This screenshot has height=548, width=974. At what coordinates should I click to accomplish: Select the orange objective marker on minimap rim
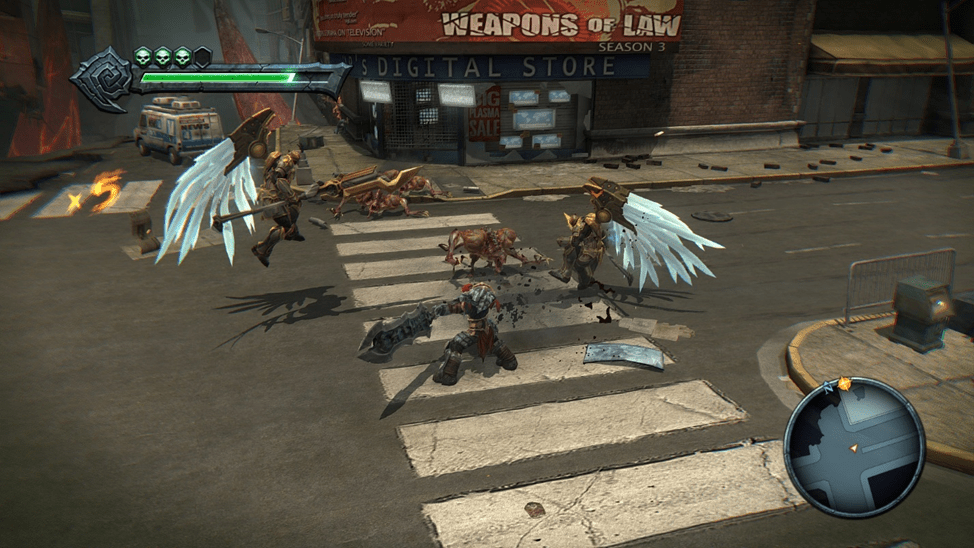click(x=844, y=384)
